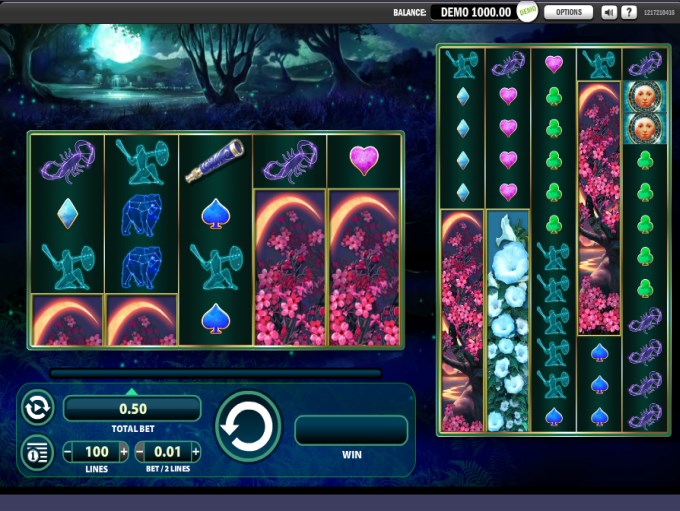Raise the bet per 2 lines

point(194,452)
